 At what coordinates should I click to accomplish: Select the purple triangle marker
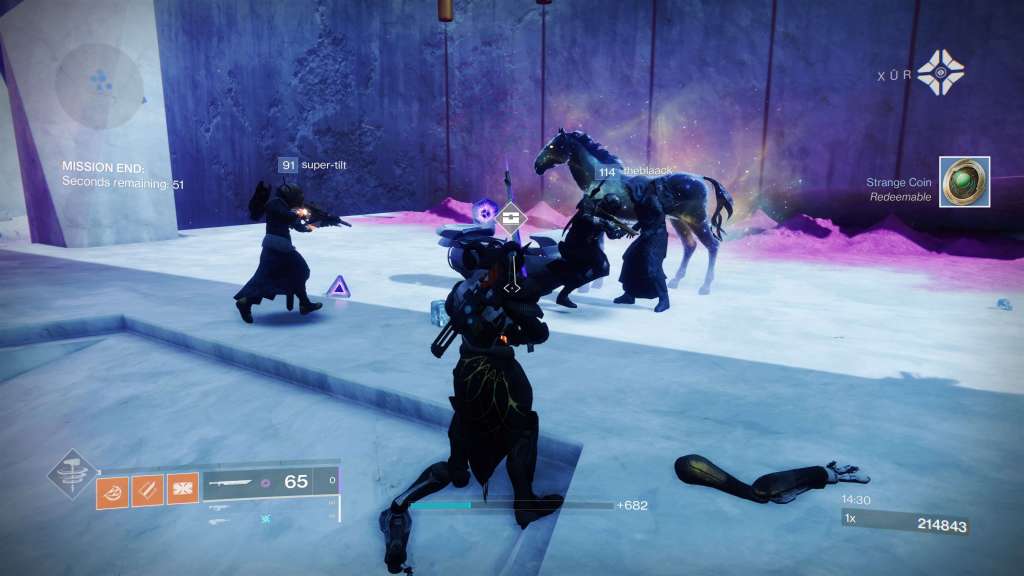340,288
